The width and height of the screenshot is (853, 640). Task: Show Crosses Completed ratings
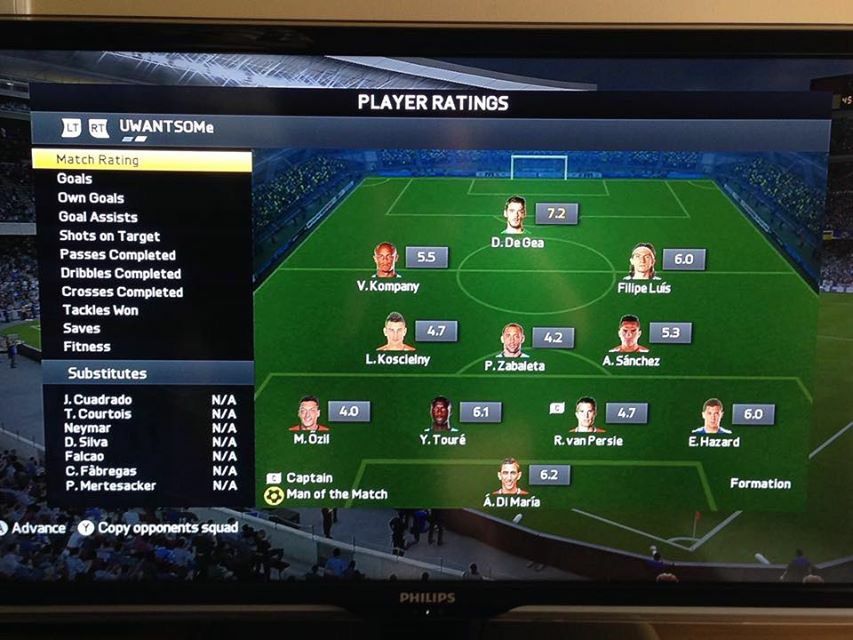pyautogui.click(x=122, y=292)
